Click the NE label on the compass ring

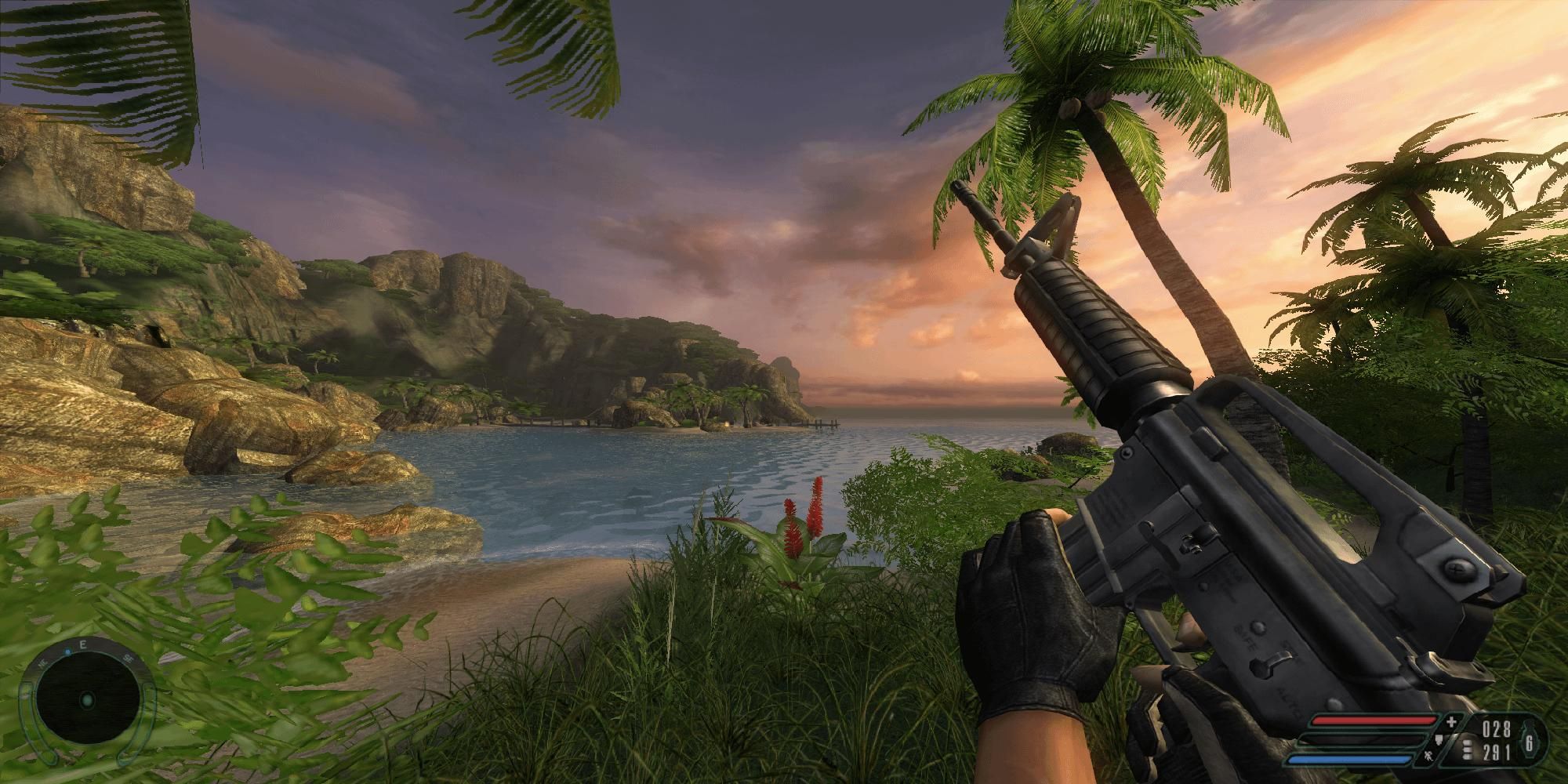coord(42,663)
